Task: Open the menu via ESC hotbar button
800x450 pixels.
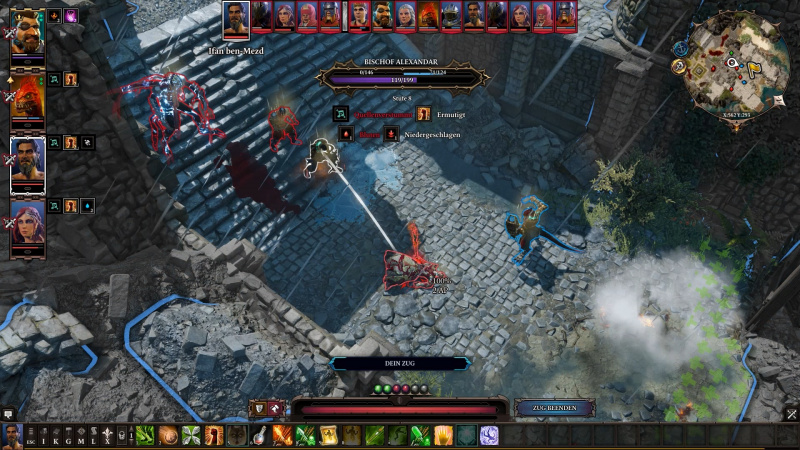Action: point(31,436)
